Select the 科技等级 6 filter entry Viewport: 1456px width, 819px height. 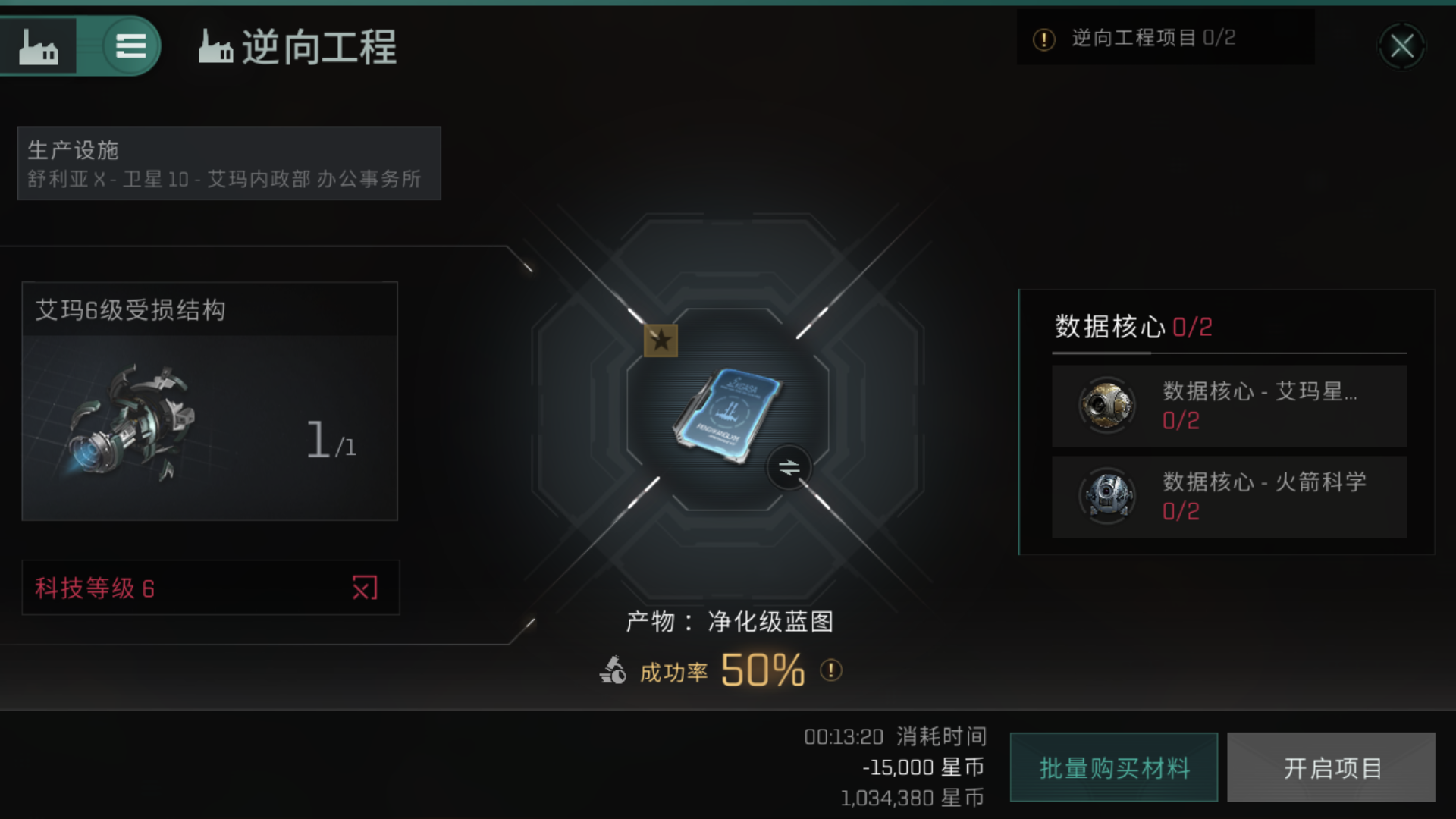(95, 588)
